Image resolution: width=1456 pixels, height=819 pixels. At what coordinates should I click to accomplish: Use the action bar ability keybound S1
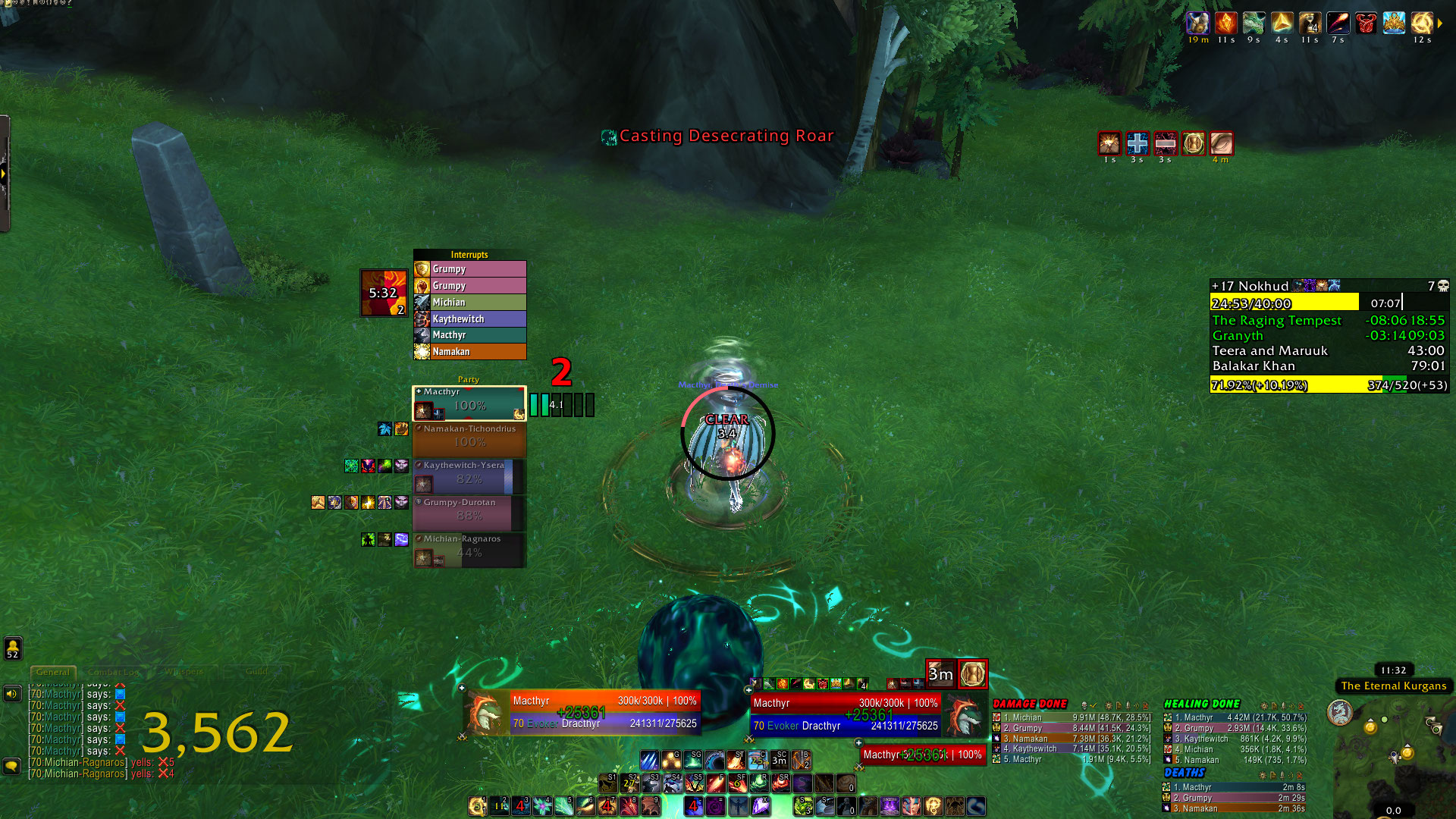point(607,783)
